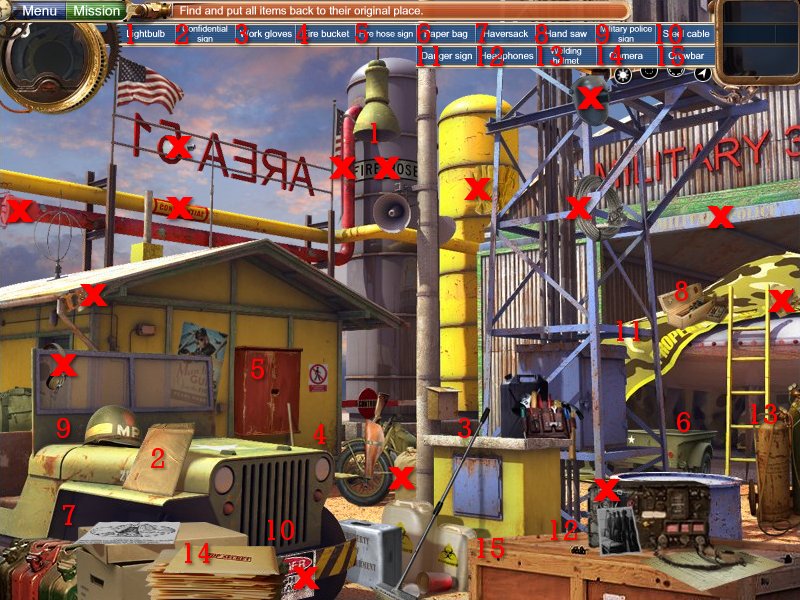Activate the white arrow pointer icon
The height and width of the screenshot is (600, 800).
(704, 73)
